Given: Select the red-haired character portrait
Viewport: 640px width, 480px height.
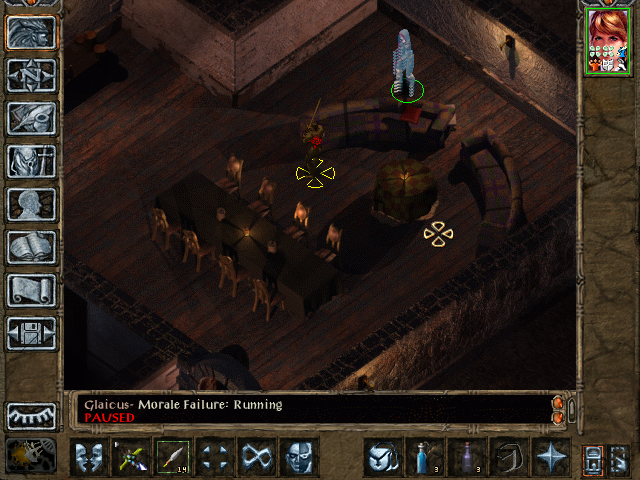Looking at the screenshot, I should click(x=607, y=40).
